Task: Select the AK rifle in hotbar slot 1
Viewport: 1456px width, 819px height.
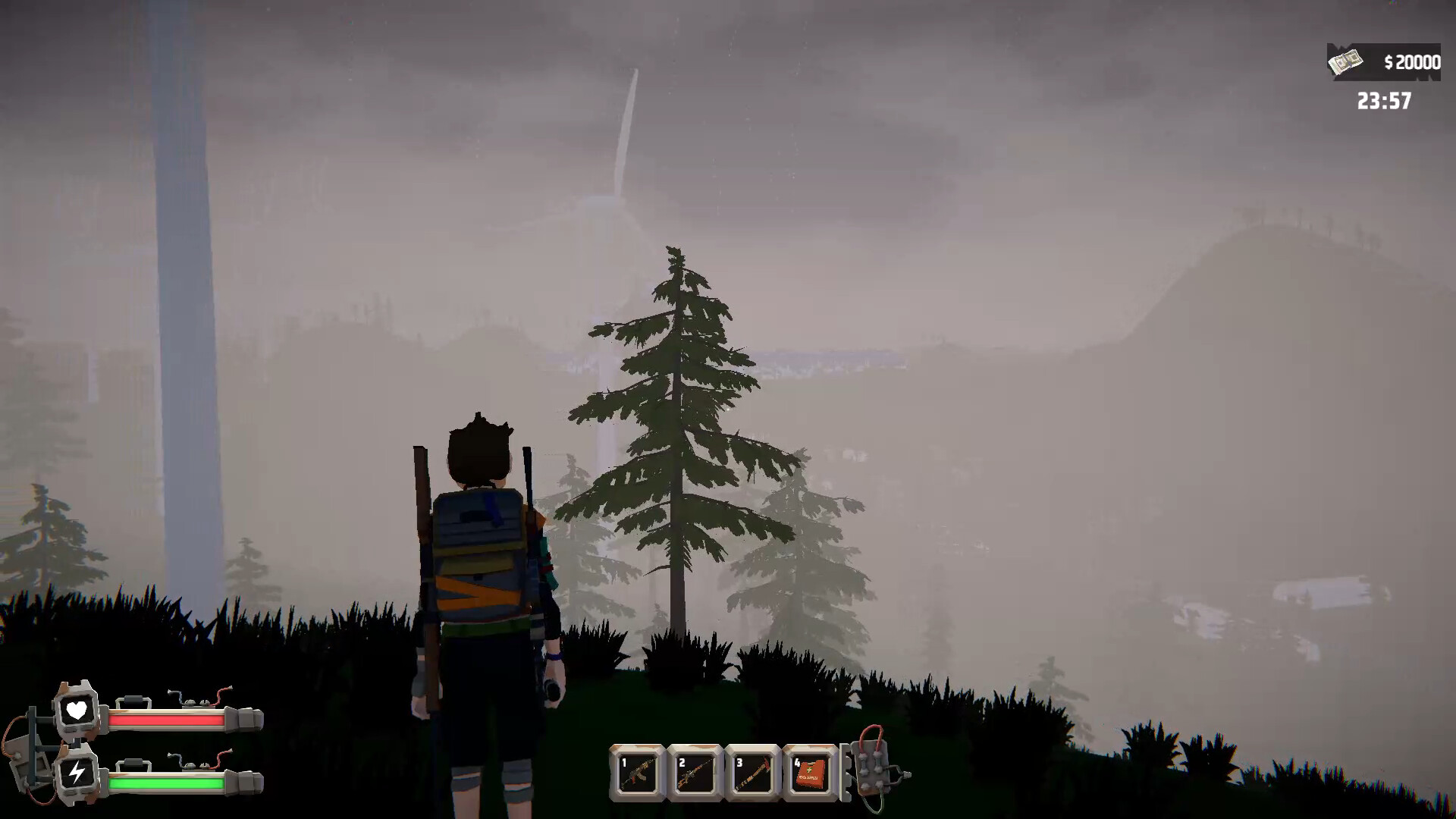Action: point(639,772)
